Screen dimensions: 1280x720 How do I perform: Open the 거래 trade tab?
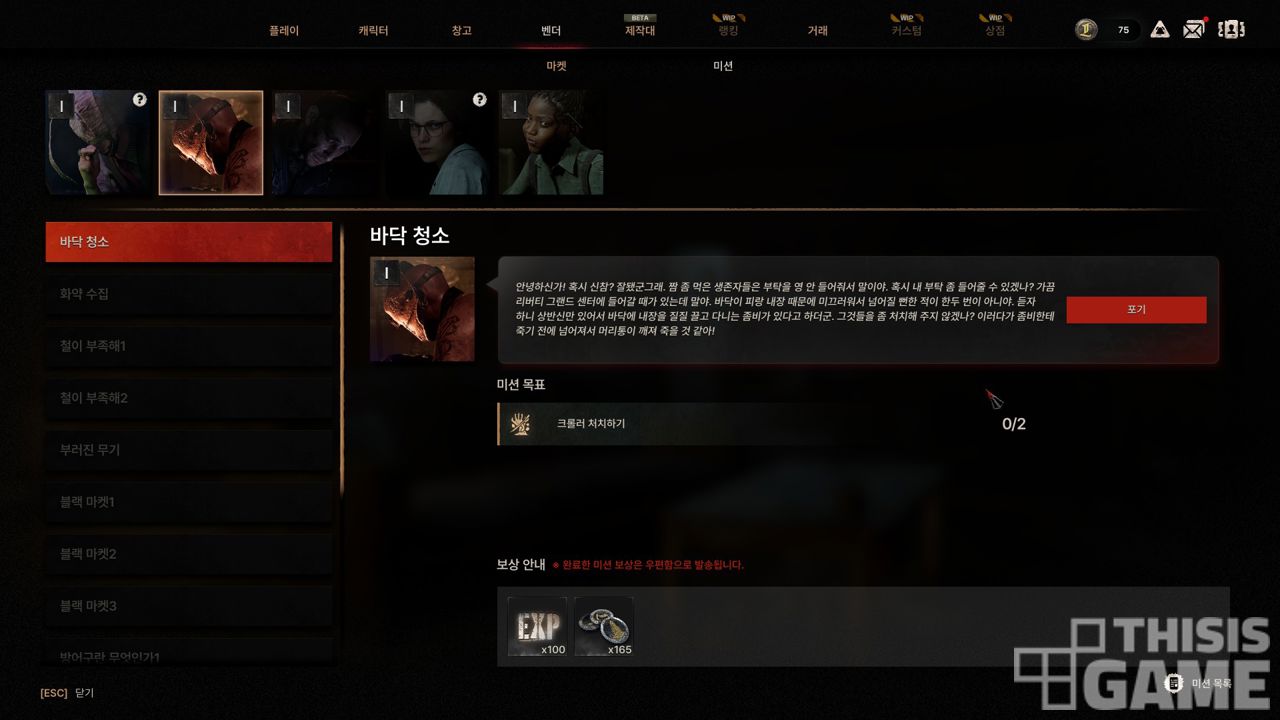click(818, 31)
